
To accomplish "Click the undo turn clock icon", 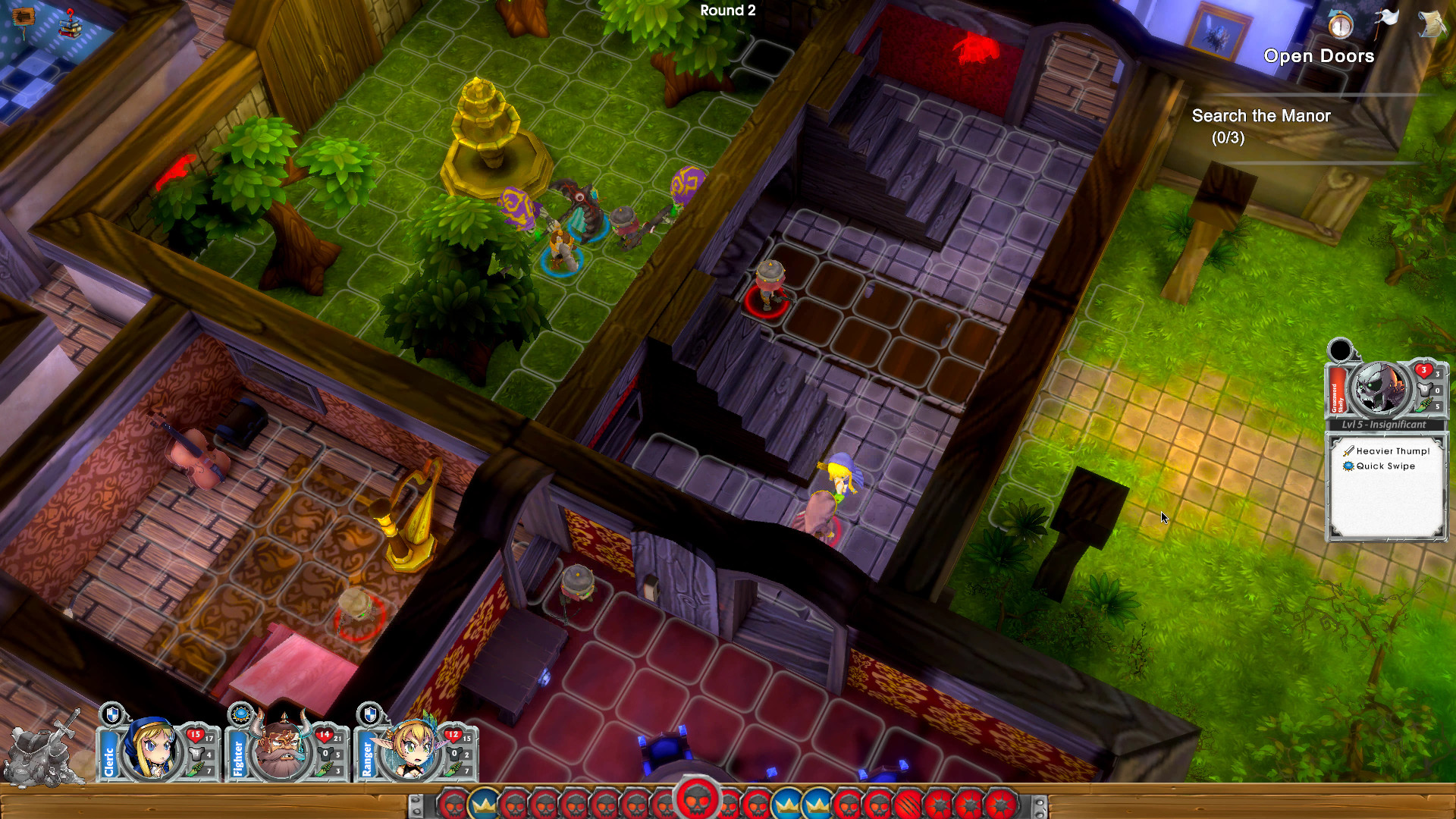I will click(1340, 25).
